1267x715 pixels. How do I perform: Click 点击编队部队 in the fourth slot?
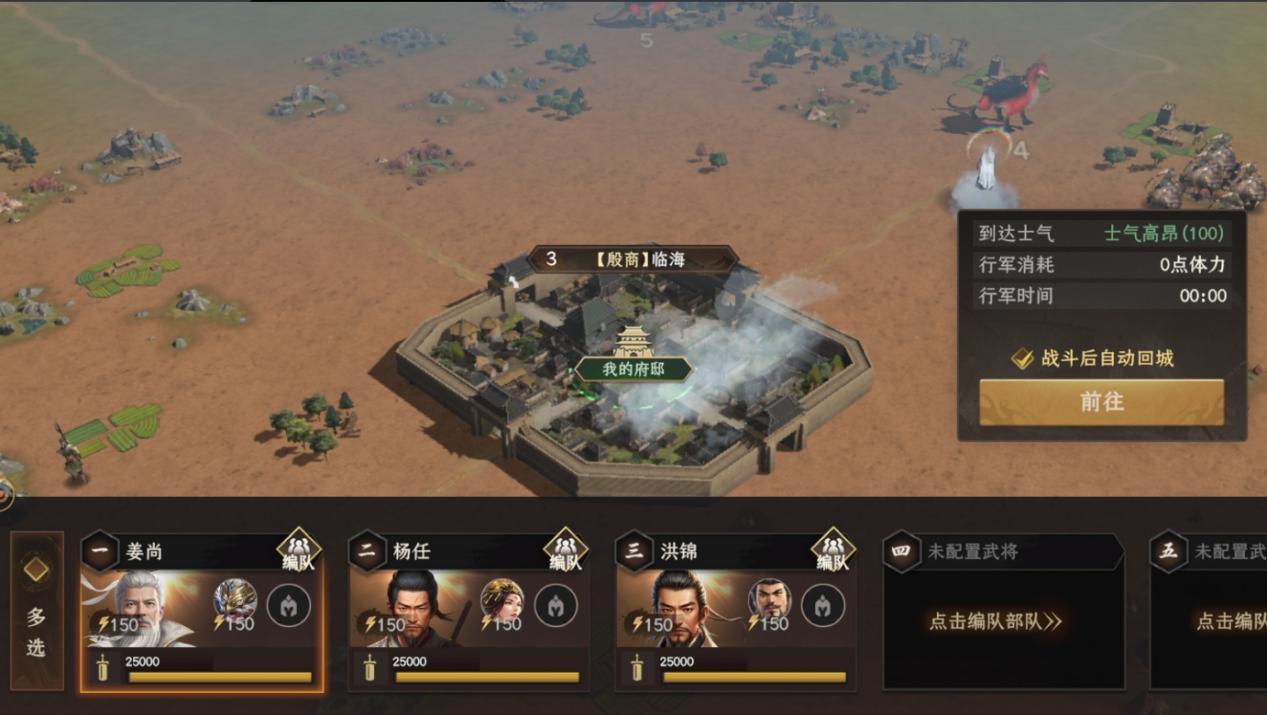click(995, 621)
